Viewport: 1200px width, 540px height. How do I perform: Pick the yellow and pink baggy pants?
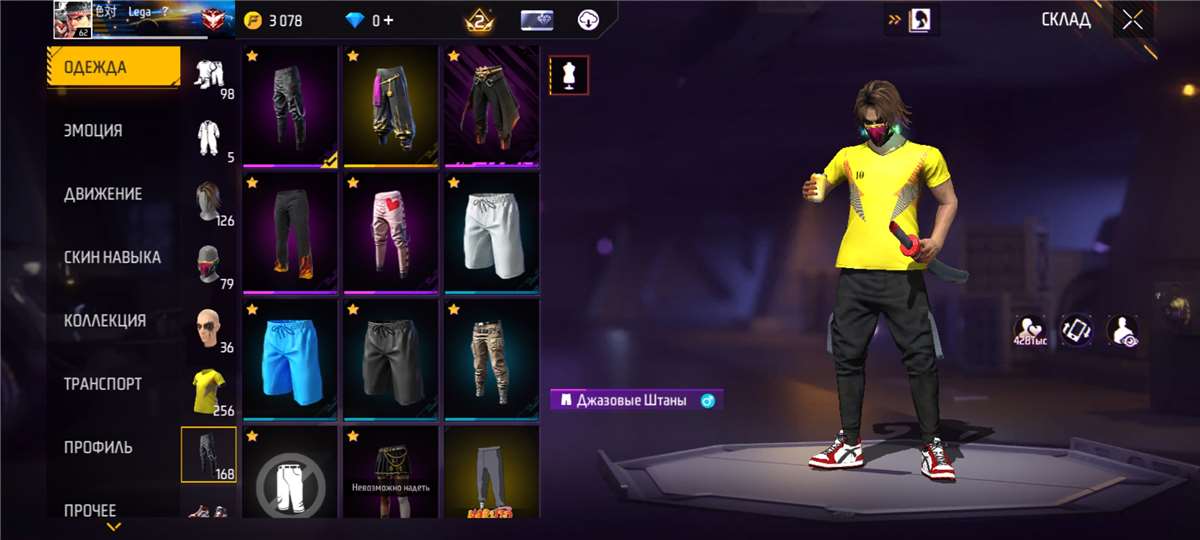[391, 106]
